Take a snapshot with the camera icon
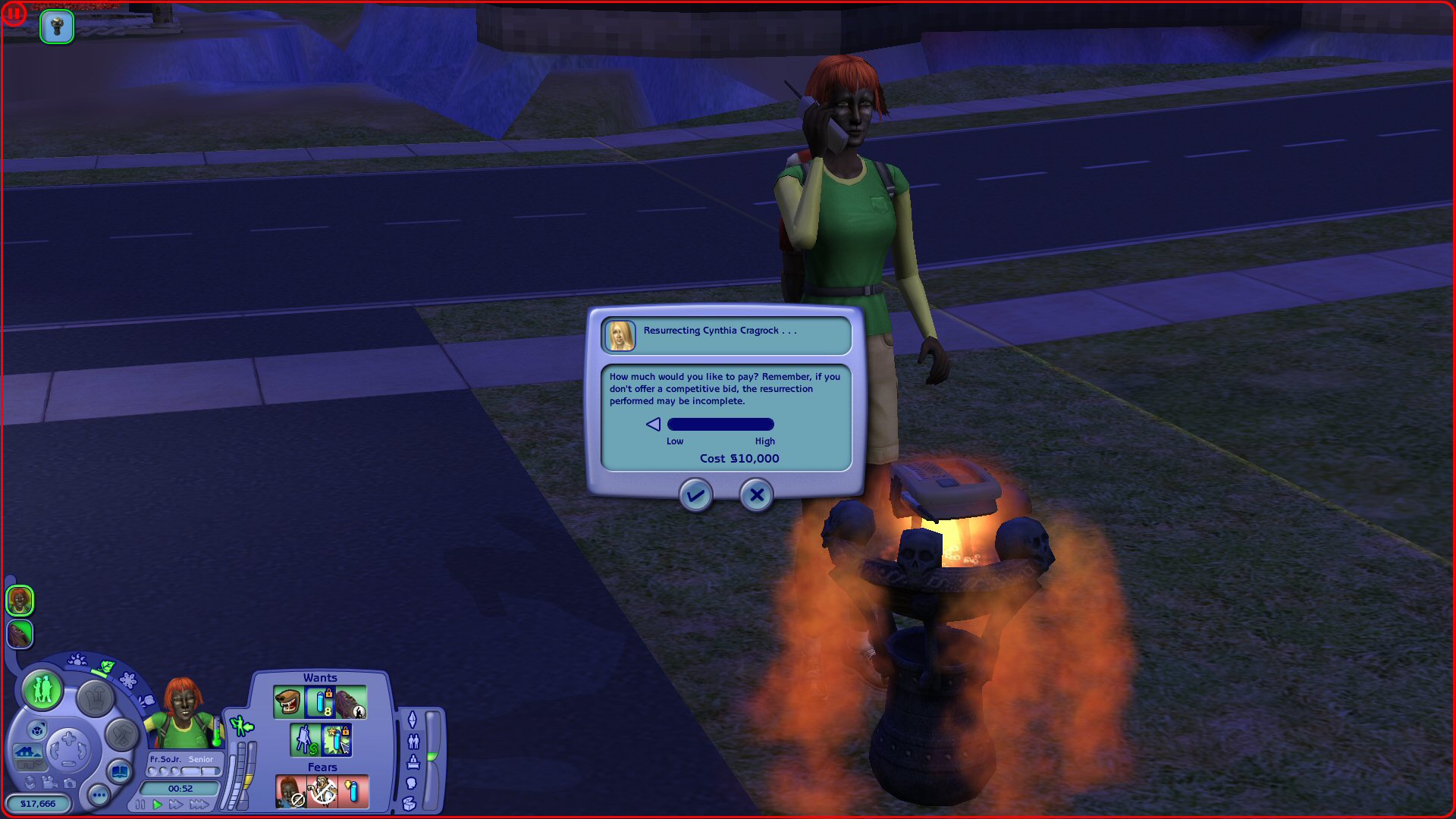This screenshot has height=819, width=1456. 70,784
